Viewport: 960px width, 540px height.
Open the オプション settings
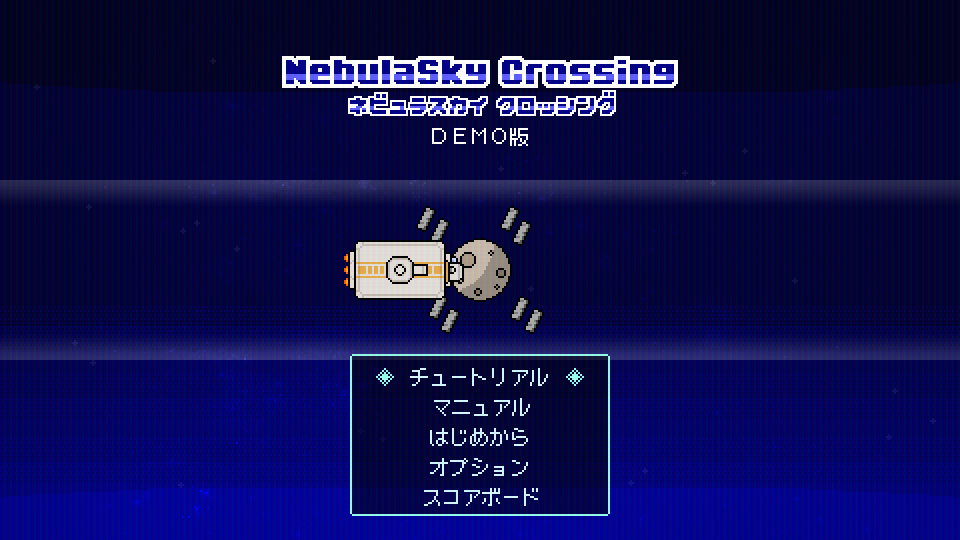click(480, 467)
